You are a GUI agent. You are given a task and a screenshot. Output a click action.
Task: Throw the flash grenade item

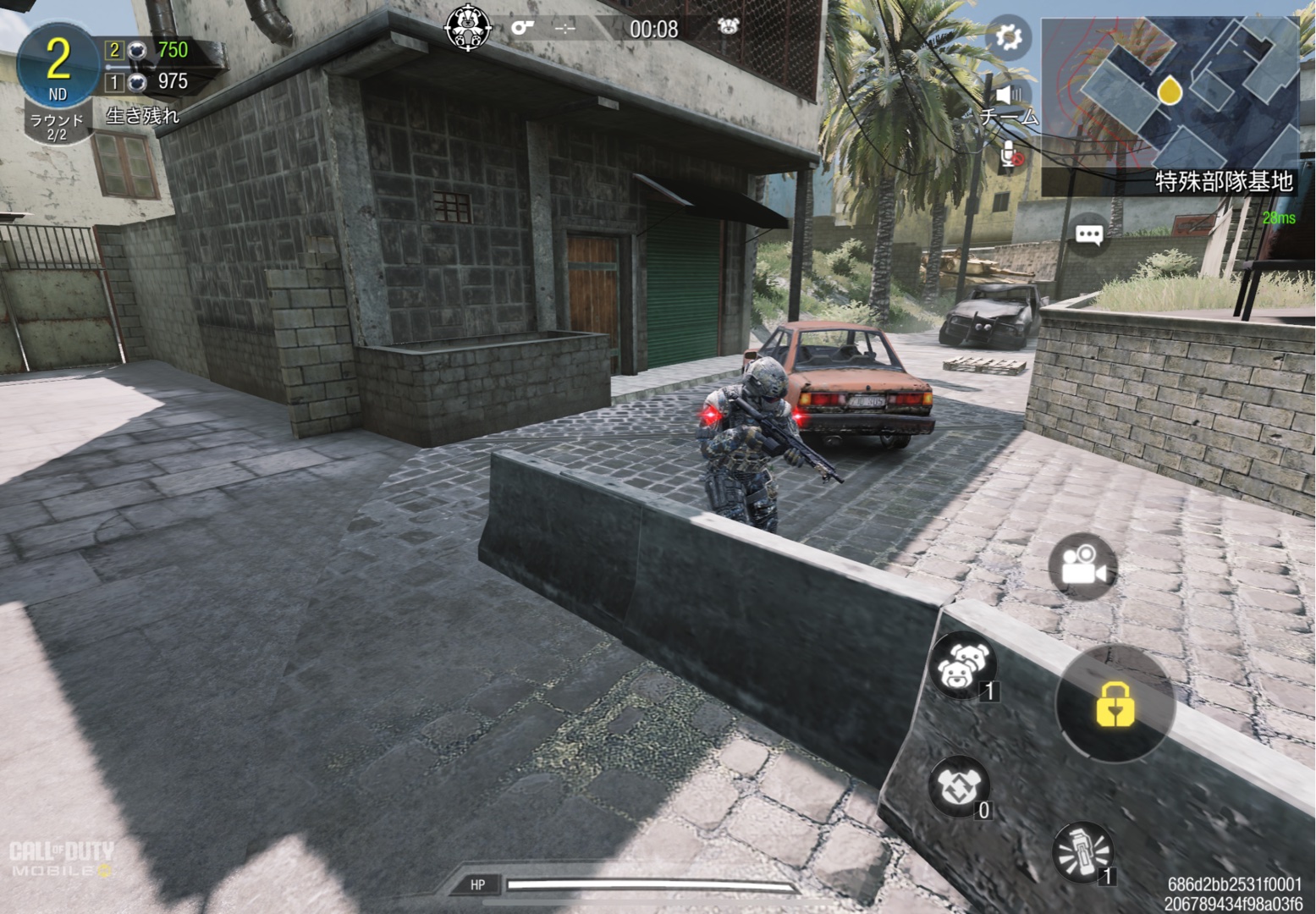pos(1082,851)
